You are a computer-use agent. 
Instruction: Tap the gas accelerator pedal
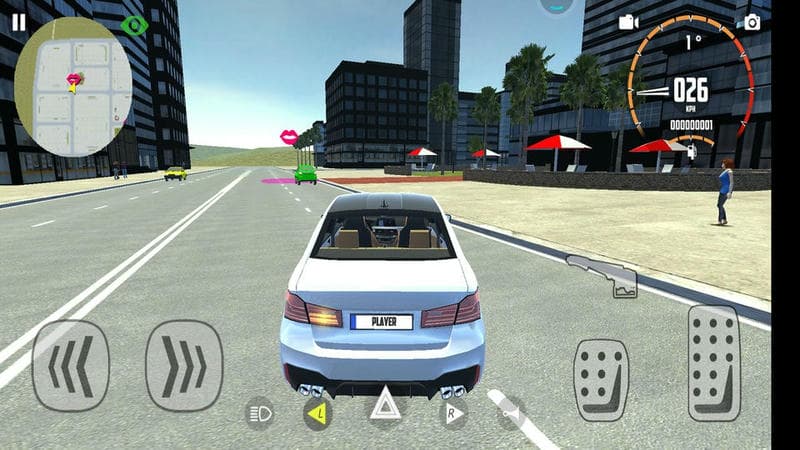pos(714,361)
